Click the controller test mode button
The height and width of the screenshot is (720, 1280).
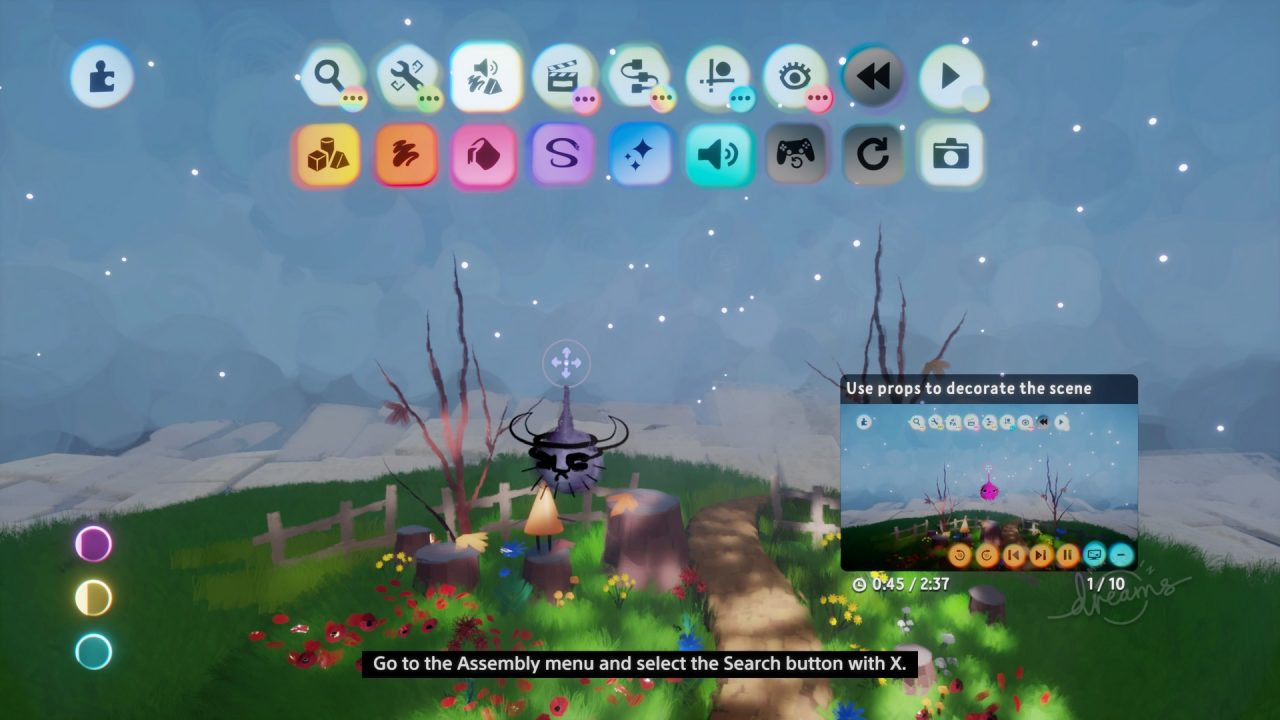click(795, 154)
